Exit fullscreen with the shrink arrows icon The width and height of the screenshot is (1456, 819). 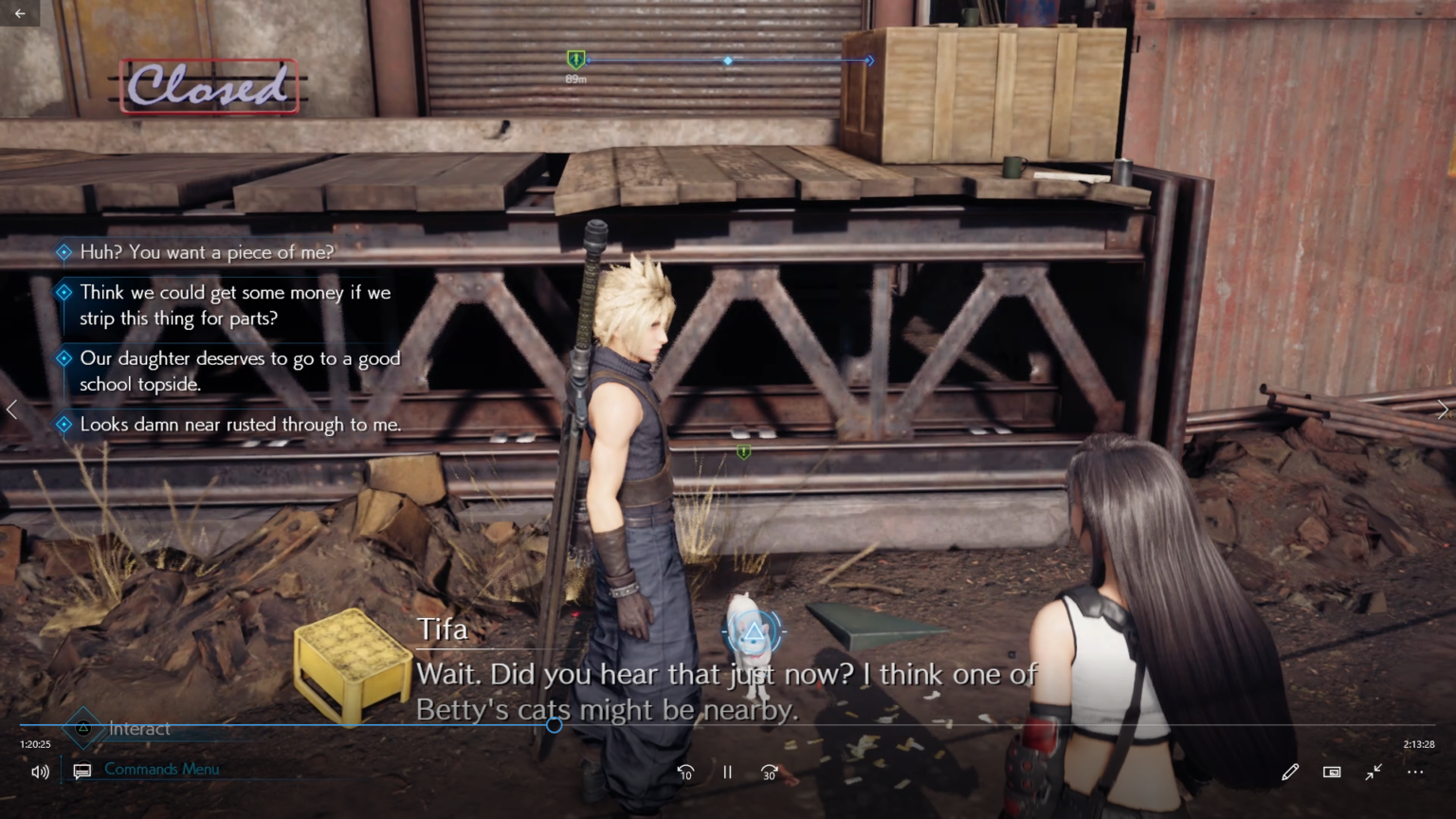coord(1374,772)
